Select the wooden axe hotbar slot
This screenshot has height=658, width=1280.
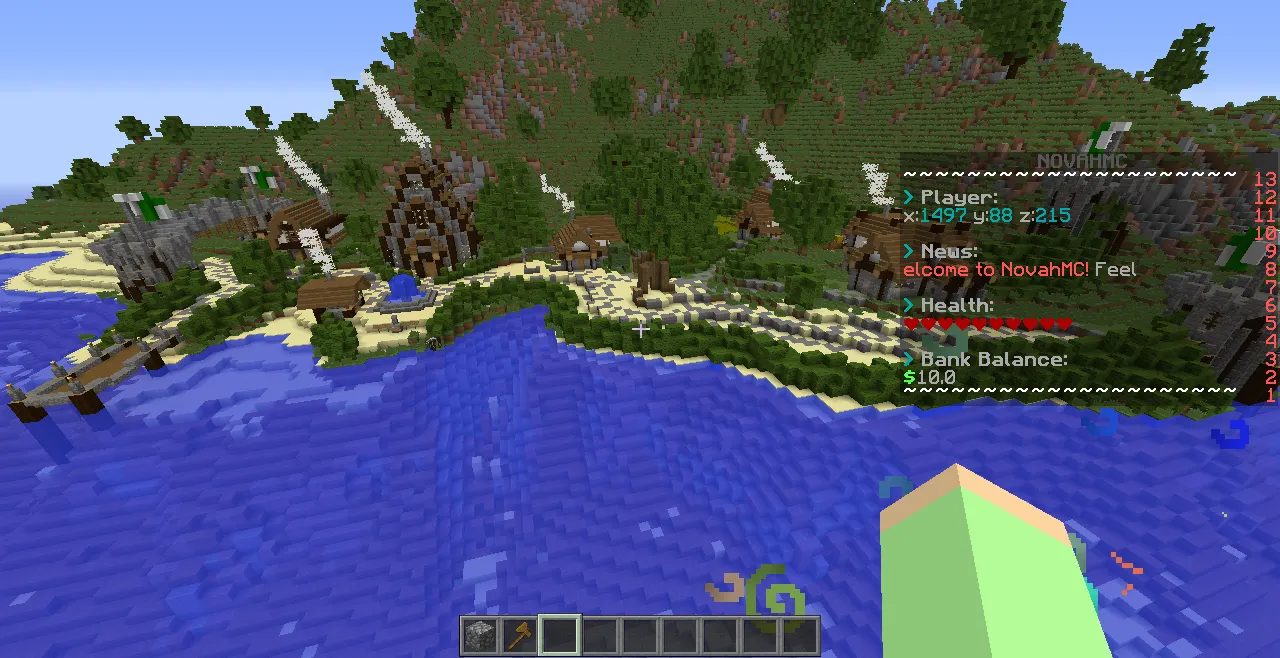[x=520, y=635]
